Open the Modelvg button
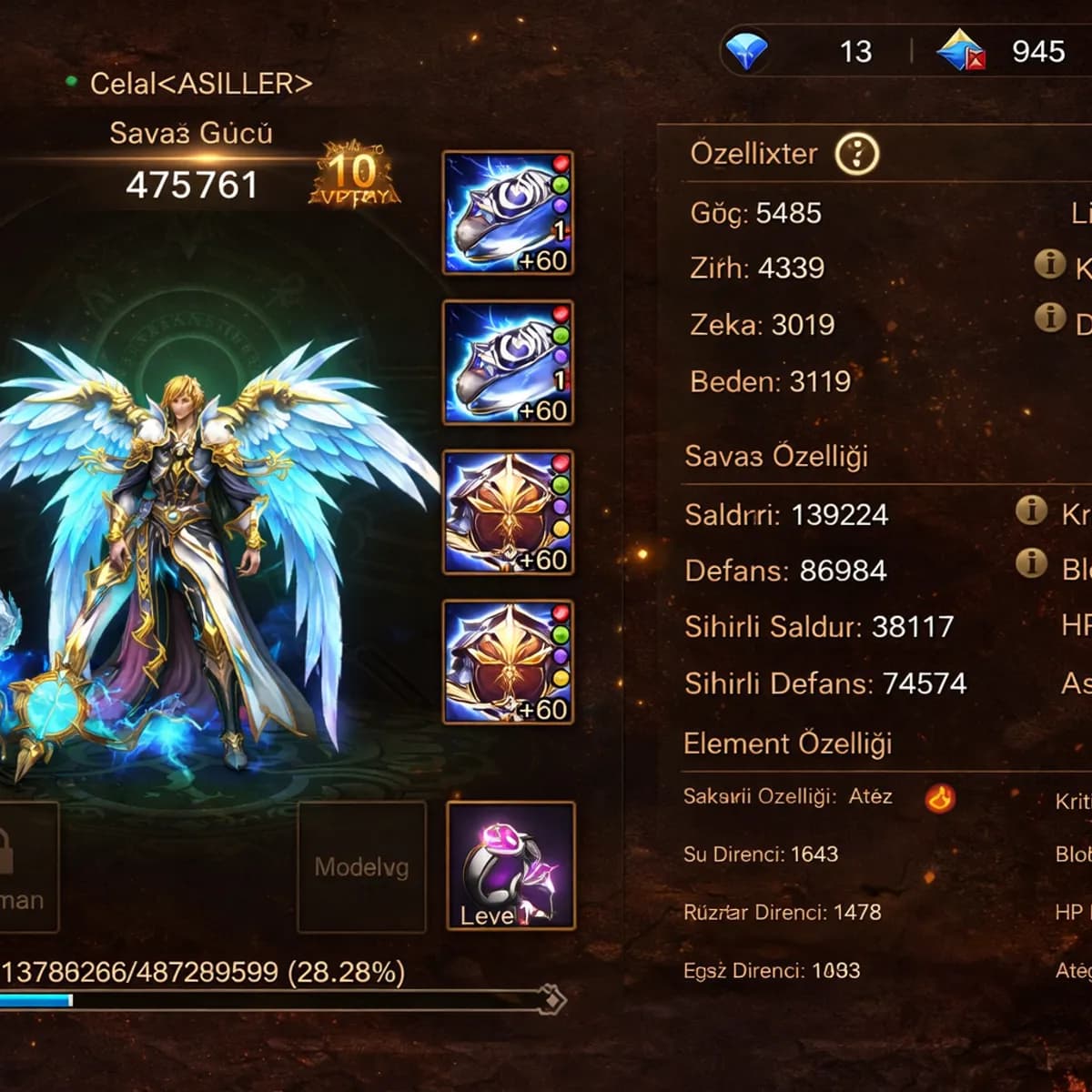This screenshot has height=1092, width=1092. (x=361, y=866)
